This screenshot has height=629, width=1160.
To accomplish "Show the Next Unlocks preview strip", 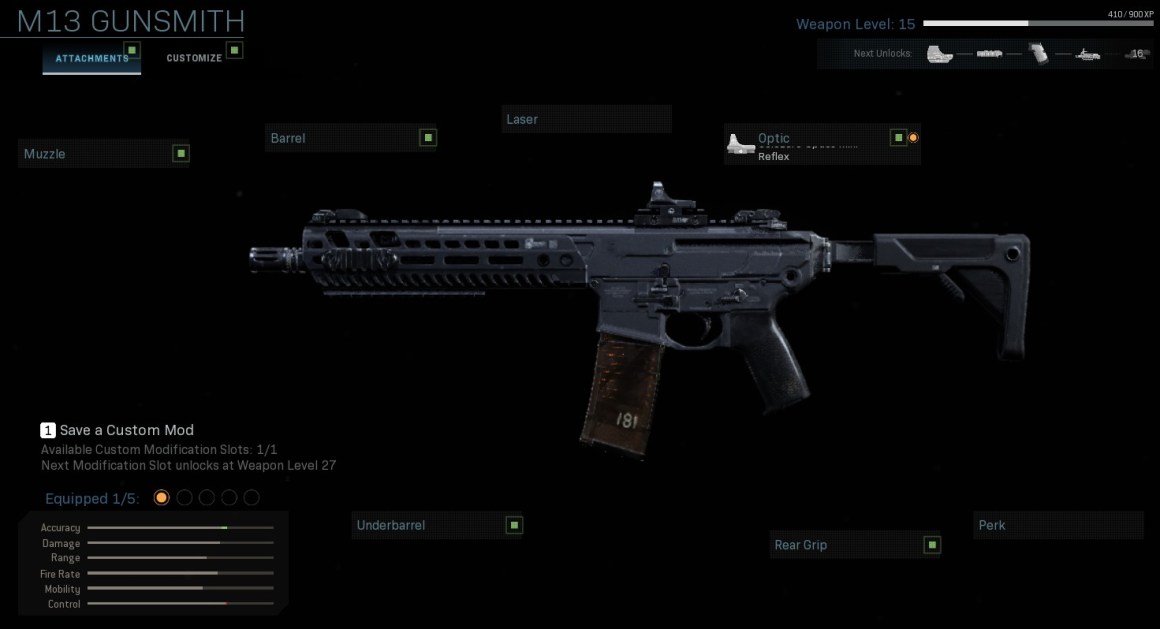I will (x=984, y=54).
